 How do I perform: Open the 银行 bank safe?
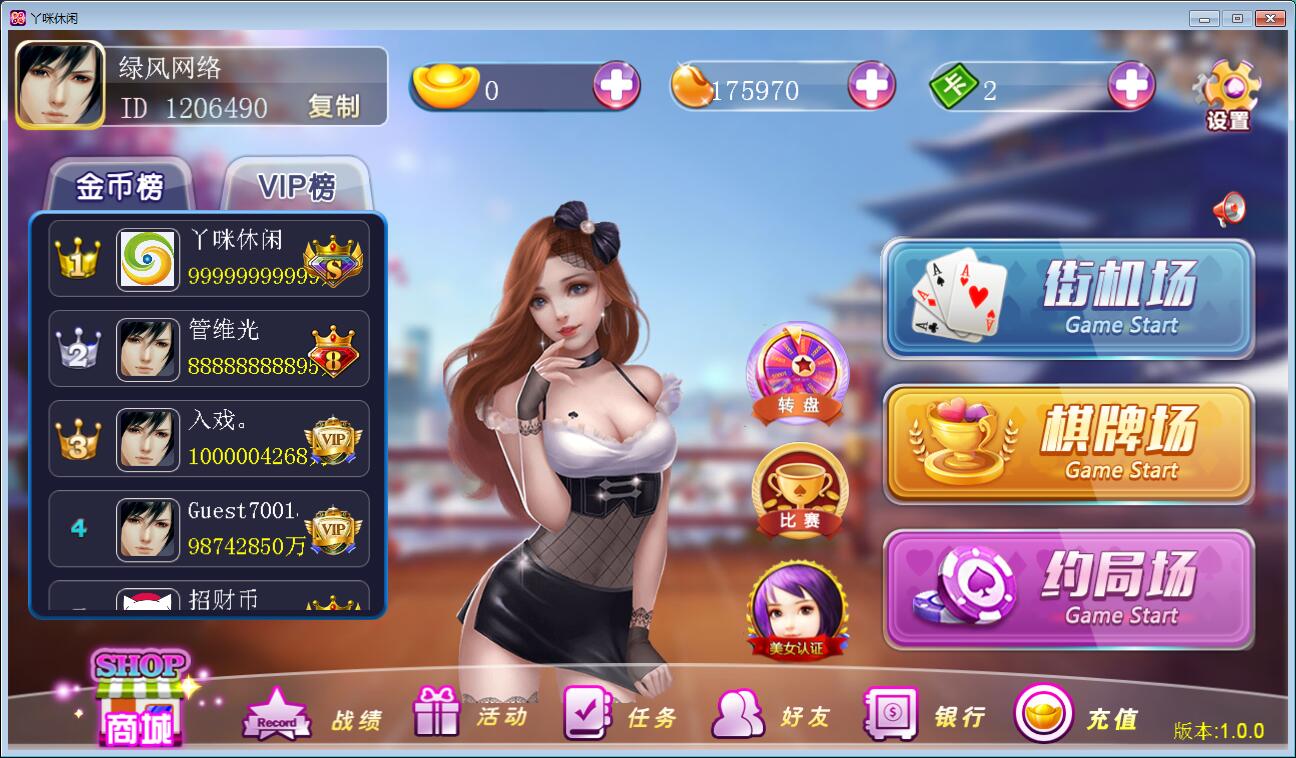pyautogui.click(x=924, y=715)
